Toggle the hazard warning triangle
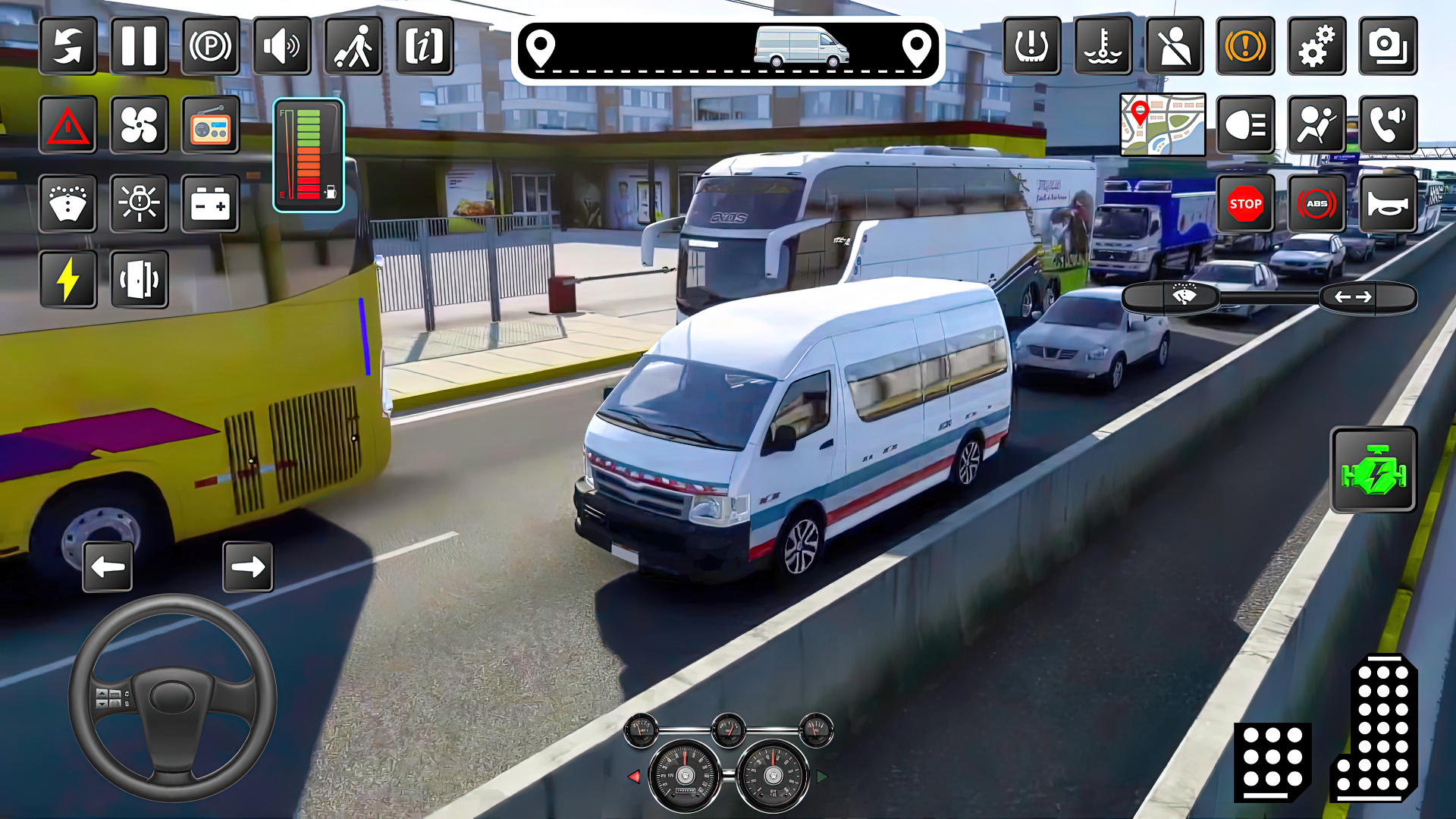 (x=67, y=126)
